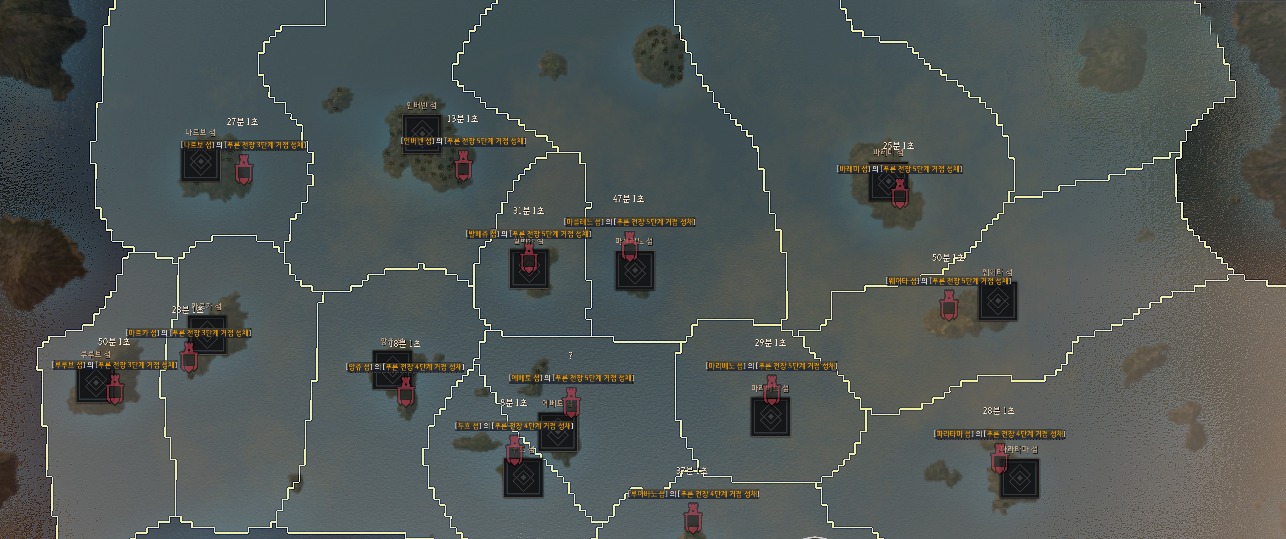The image size is (1286, 539).
Task: Select the 루루브 섬 node icon
Action: pos(97,384)
